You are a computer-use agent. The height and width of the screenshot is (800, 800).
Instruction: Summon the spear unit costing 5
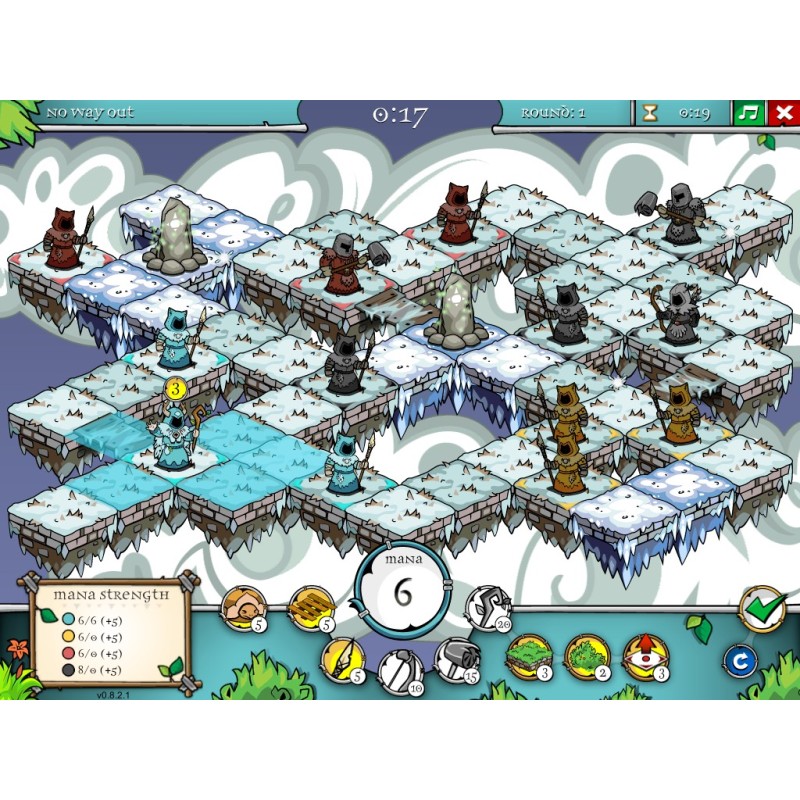[341, 658]
